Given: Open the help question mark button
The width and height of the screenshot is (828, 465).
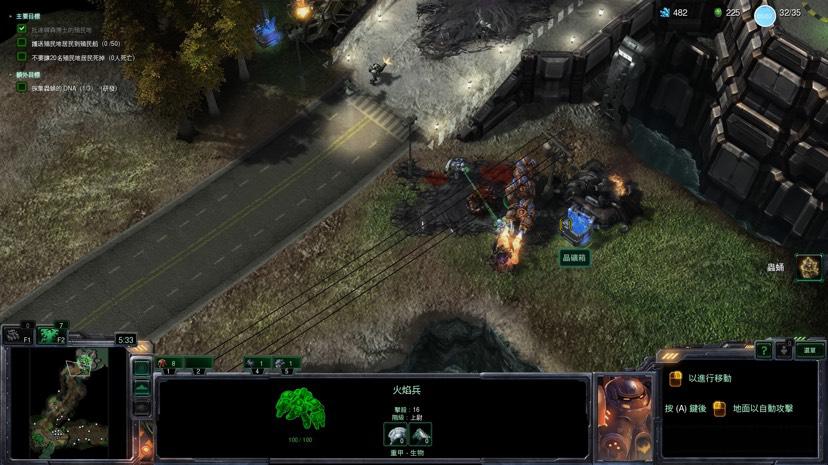Looking at the screenshot, I should [763, 350].
